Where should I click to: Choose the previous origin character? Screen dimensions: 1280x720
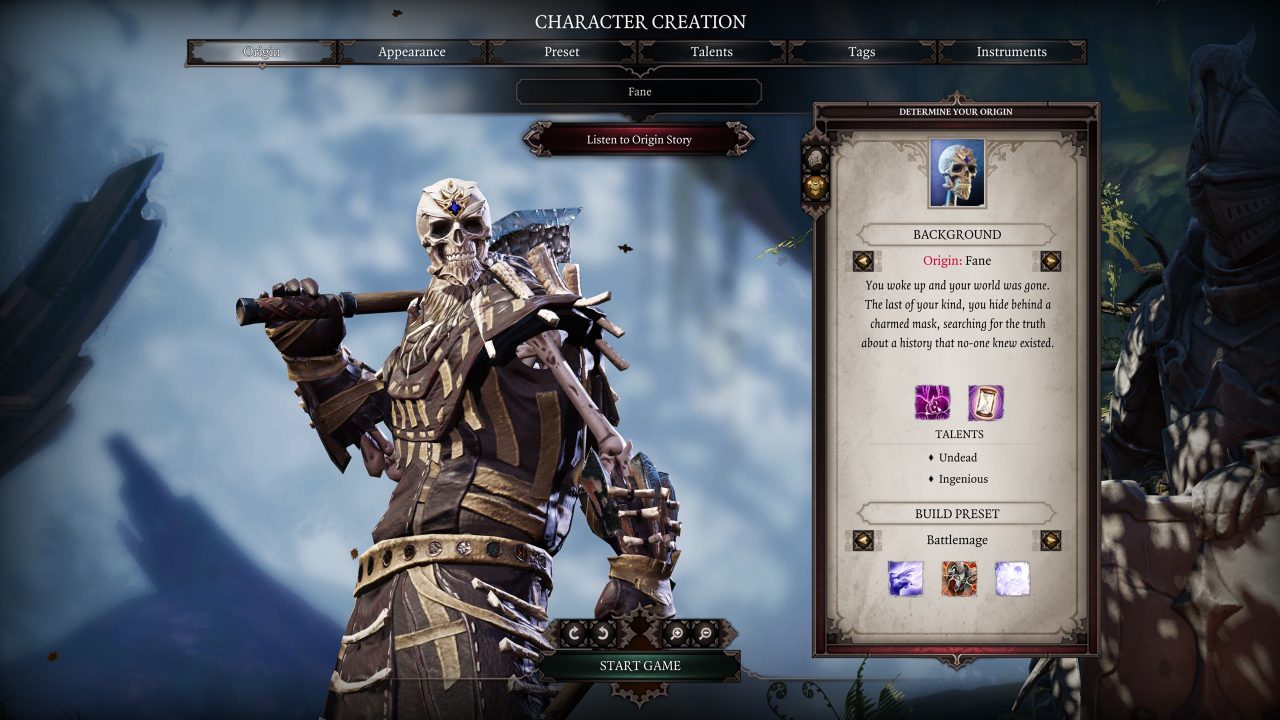tap(863, 261)
